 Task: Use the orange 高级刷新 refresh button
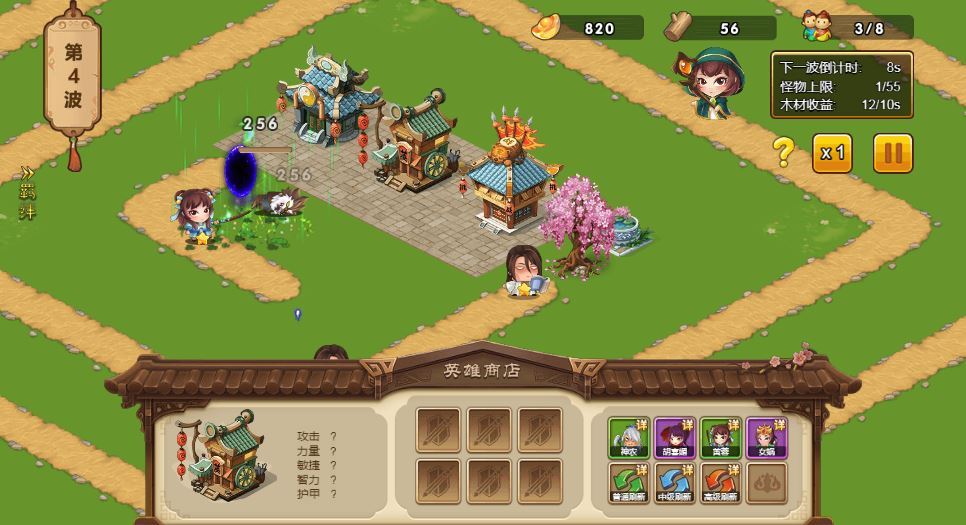pos(720,483)
